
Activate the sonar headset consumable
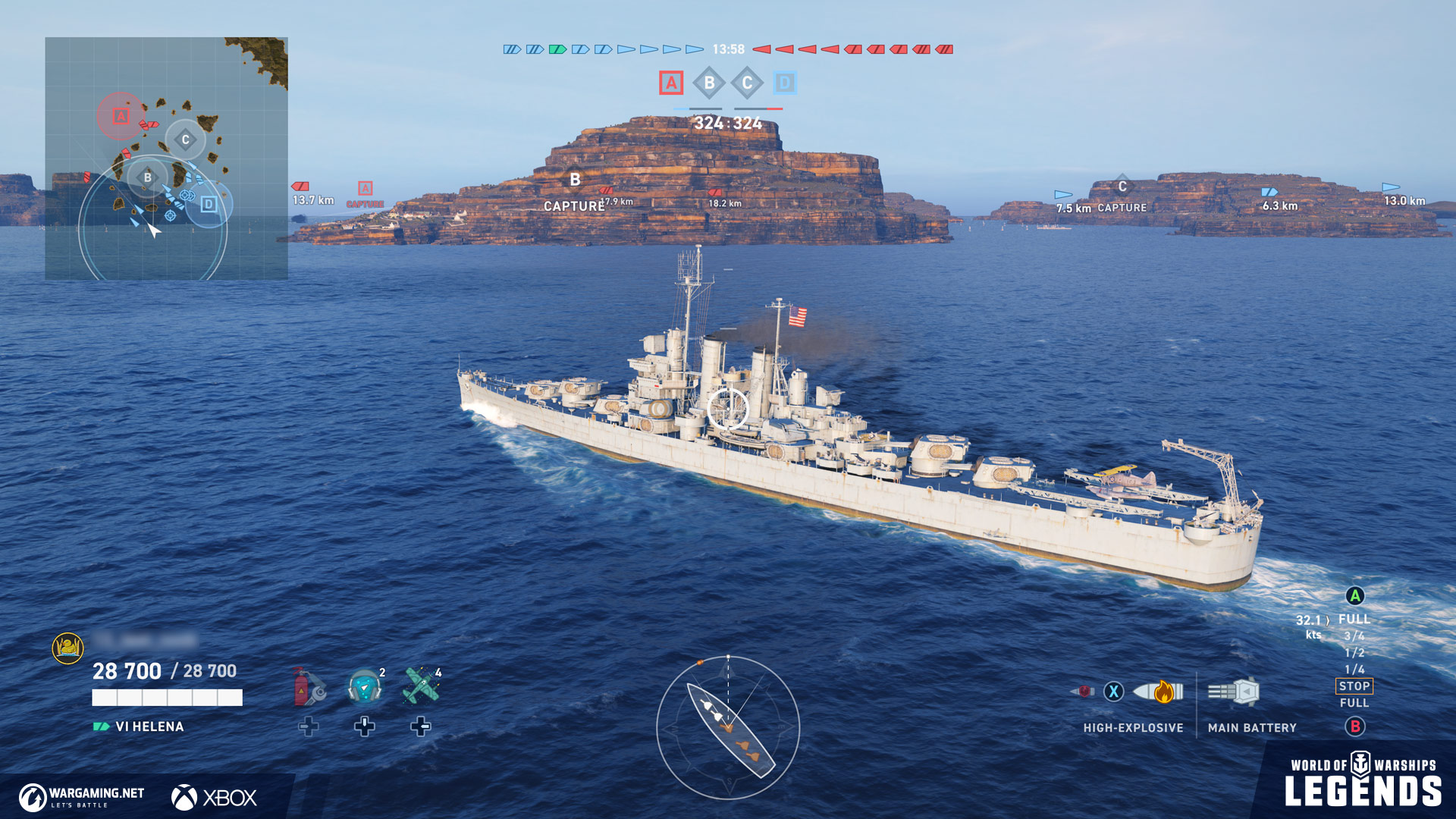point(365,686)
